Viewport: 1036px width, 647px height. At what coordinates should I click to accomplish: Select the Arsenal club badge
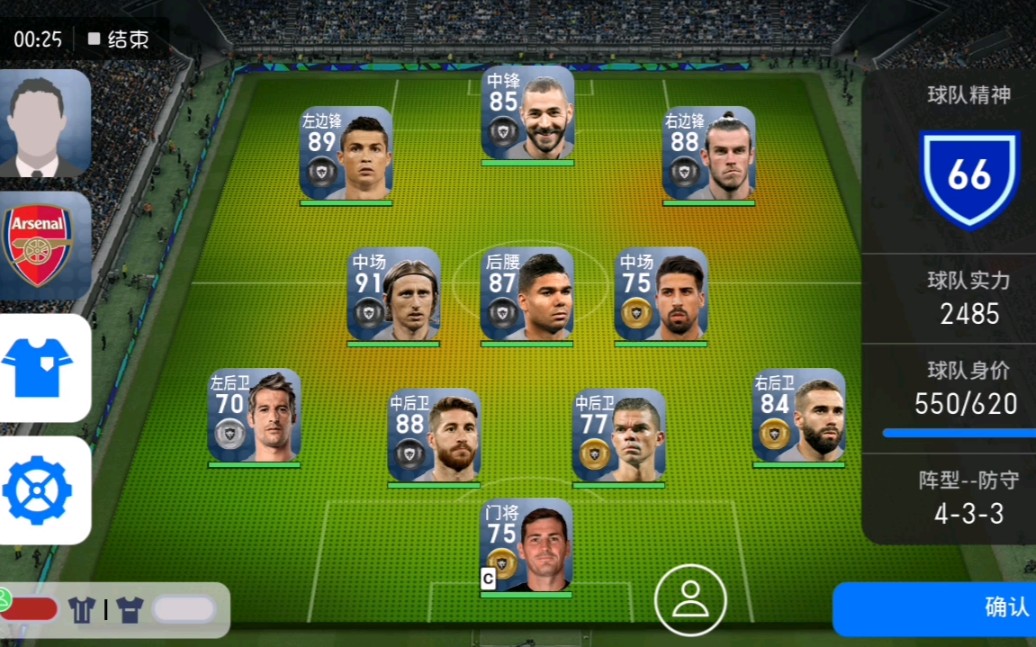click(x=44, y=246)
